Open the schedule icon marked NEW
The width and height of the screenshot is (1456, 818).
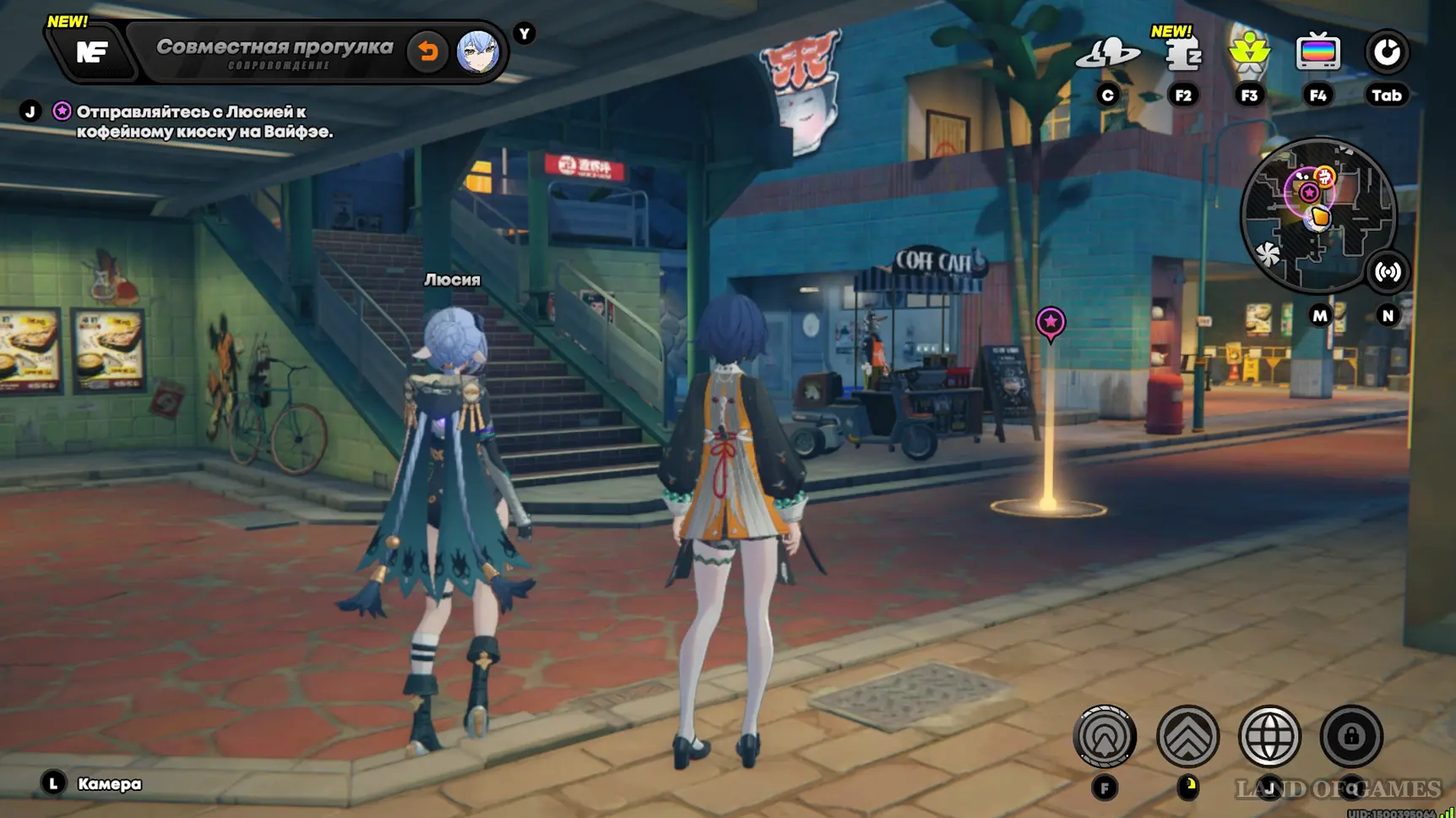tap(1182, 55)
